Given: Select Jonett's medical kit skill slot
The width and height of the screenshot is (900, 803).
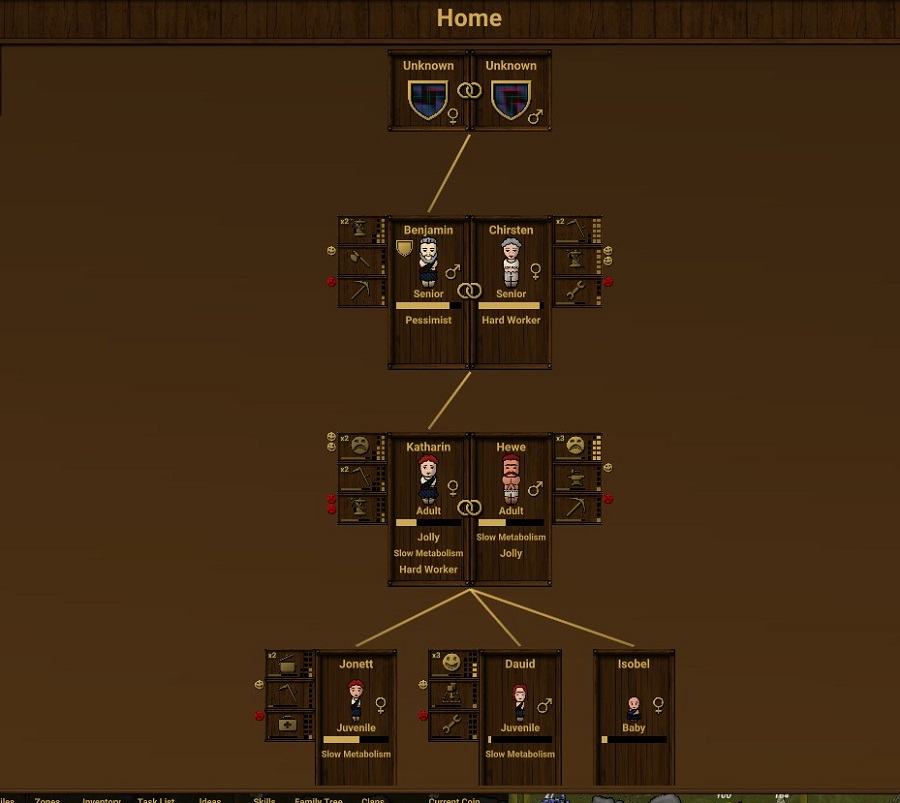Looking at the screenshot, I should click(288, 725).
